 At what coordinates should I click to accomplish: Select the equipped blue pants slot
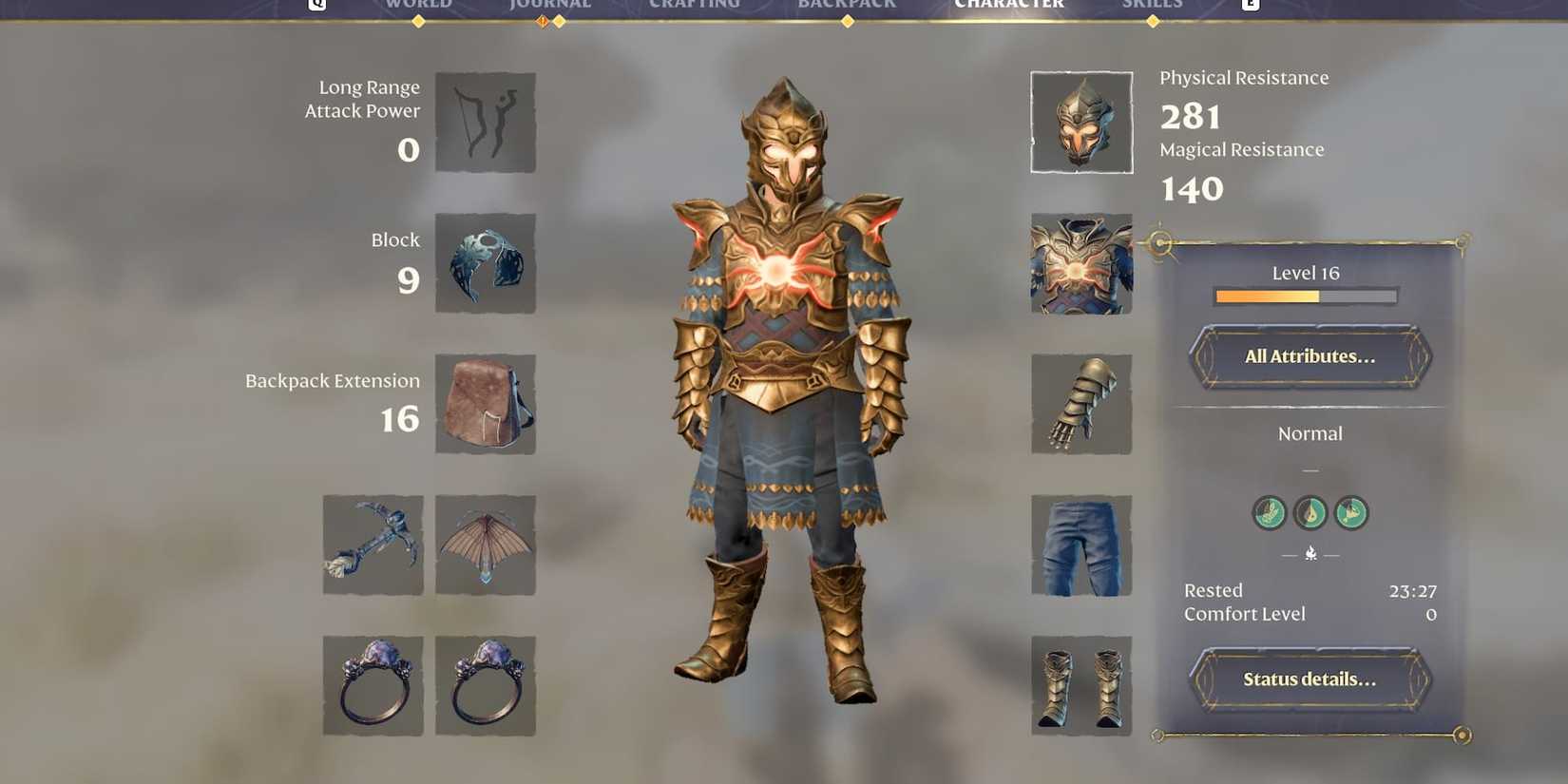[x=1080, y=545]
